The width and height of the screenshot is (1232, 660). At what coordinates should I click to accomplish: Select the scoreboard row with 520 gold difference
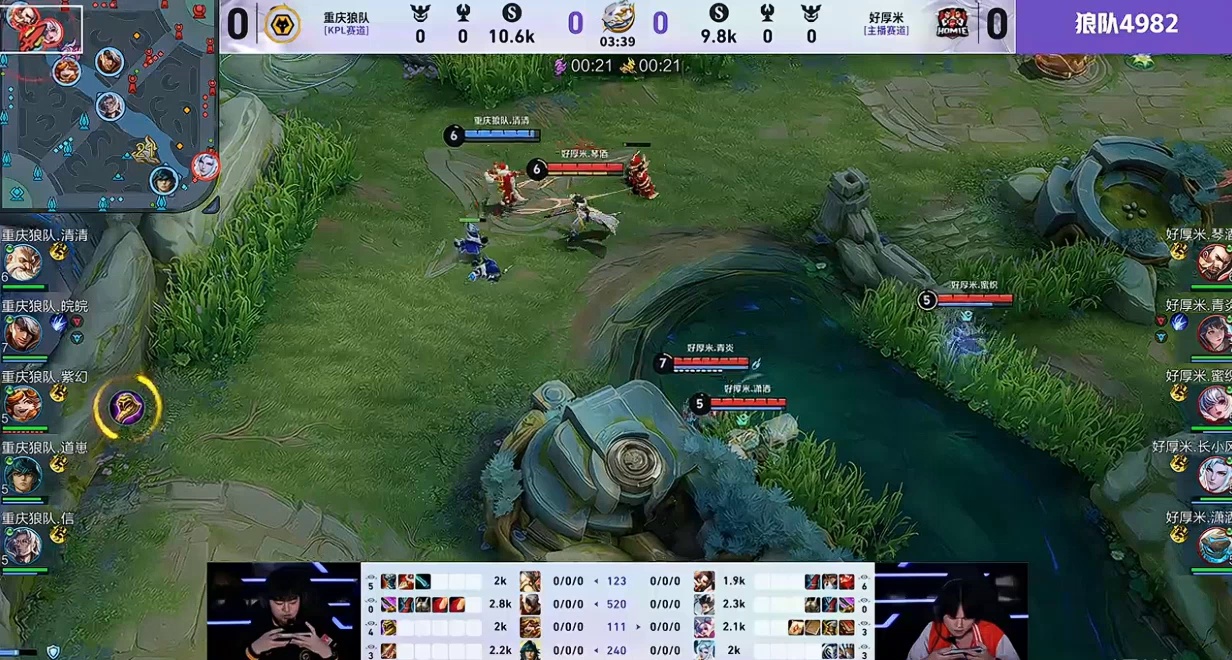point(616,604)
